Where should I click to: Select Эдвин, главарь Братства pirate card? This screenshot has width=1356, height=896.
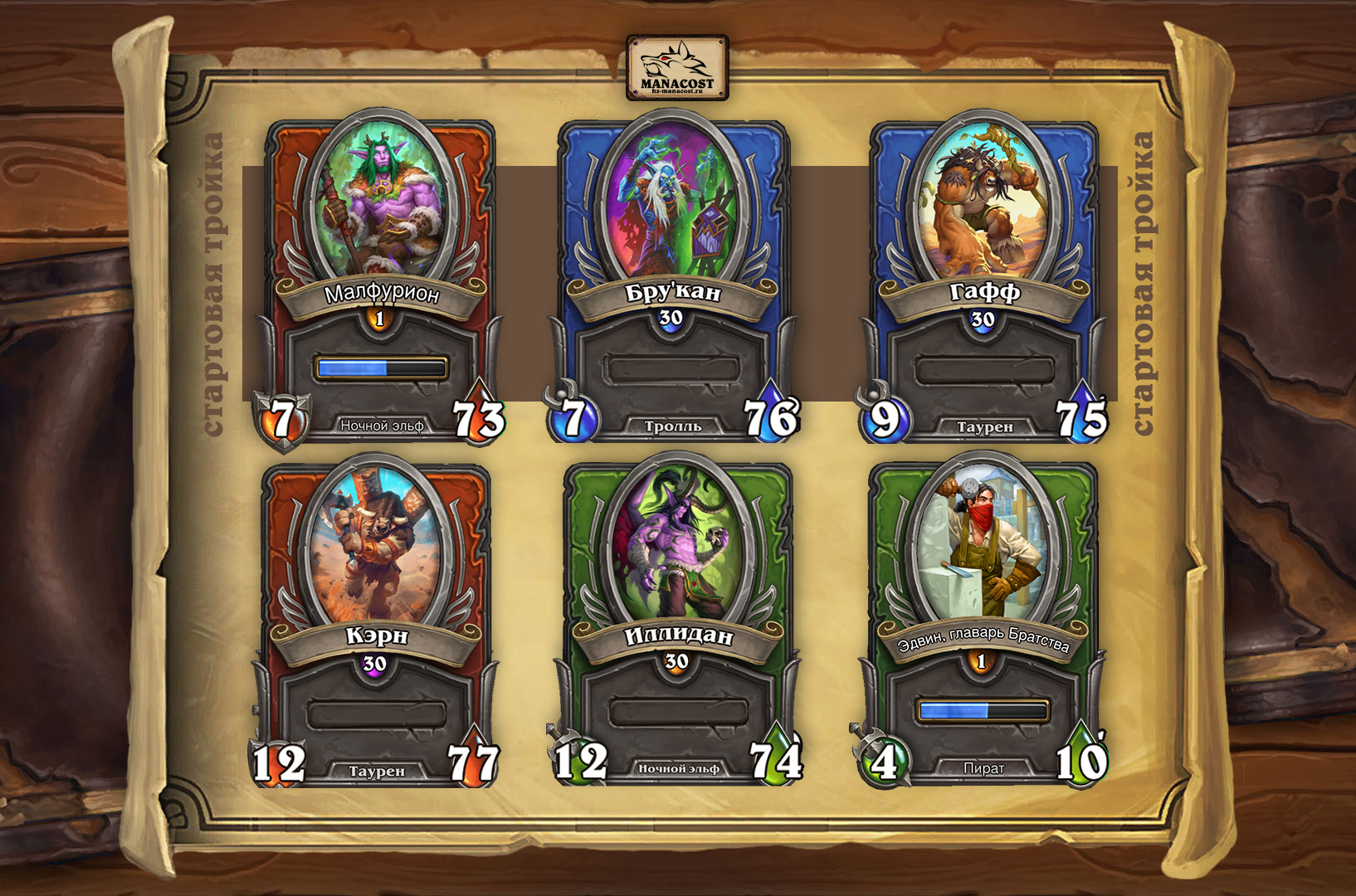(x=983, y=622)
